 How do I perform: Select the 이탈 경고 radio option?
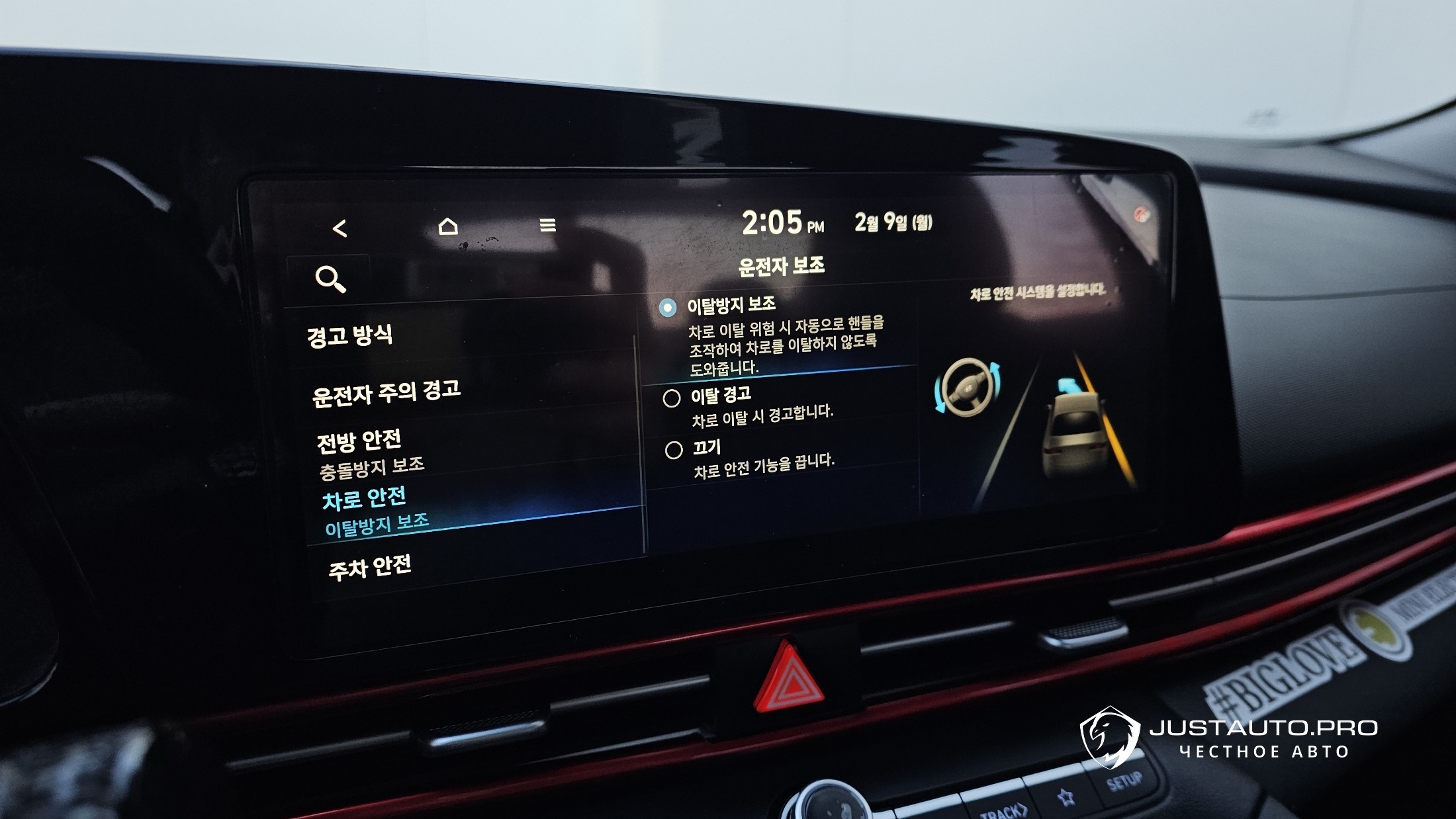(x=672, y=398)
